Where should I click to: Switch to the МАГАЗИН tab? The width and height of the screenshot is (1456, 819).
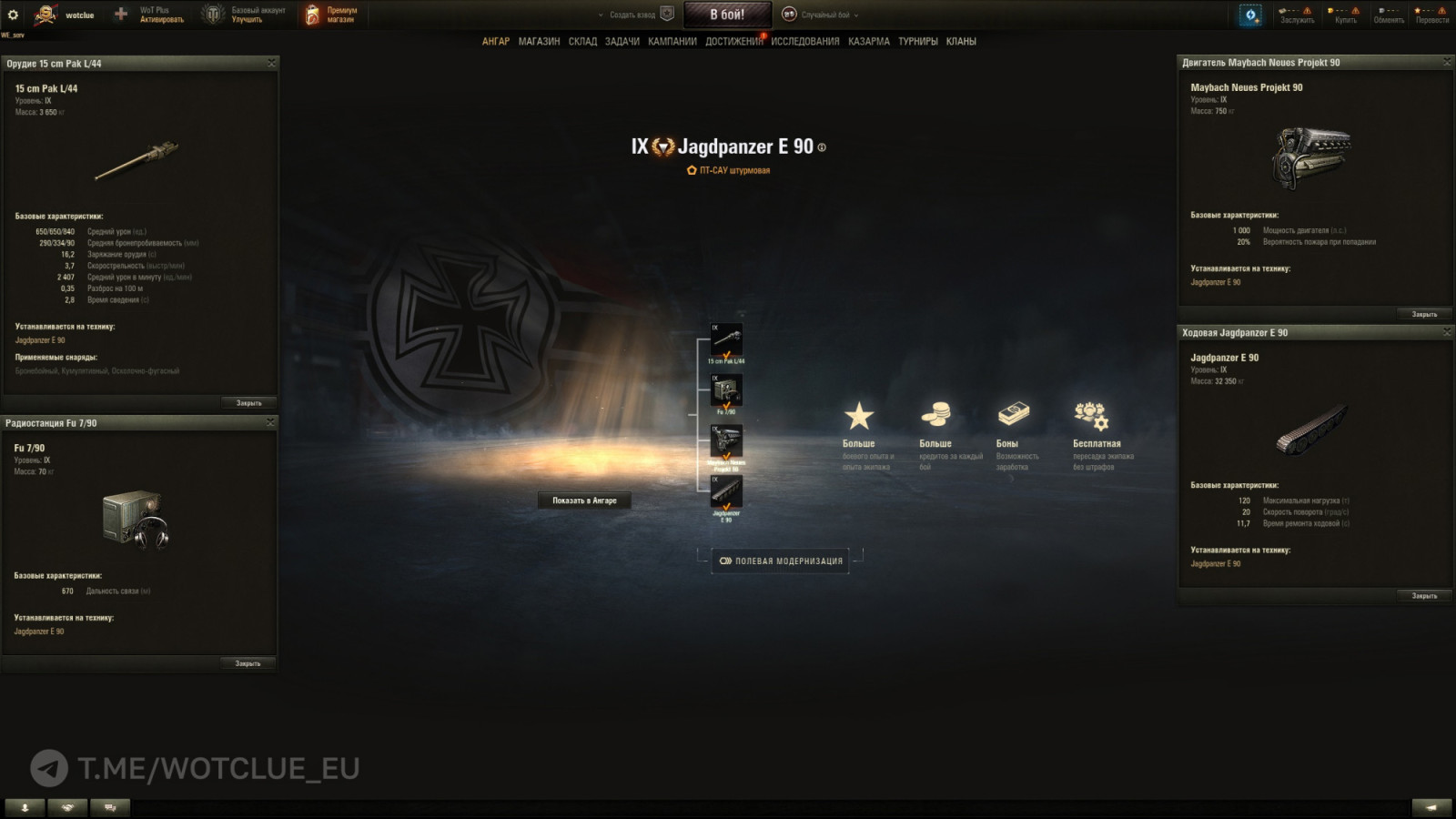540,41
